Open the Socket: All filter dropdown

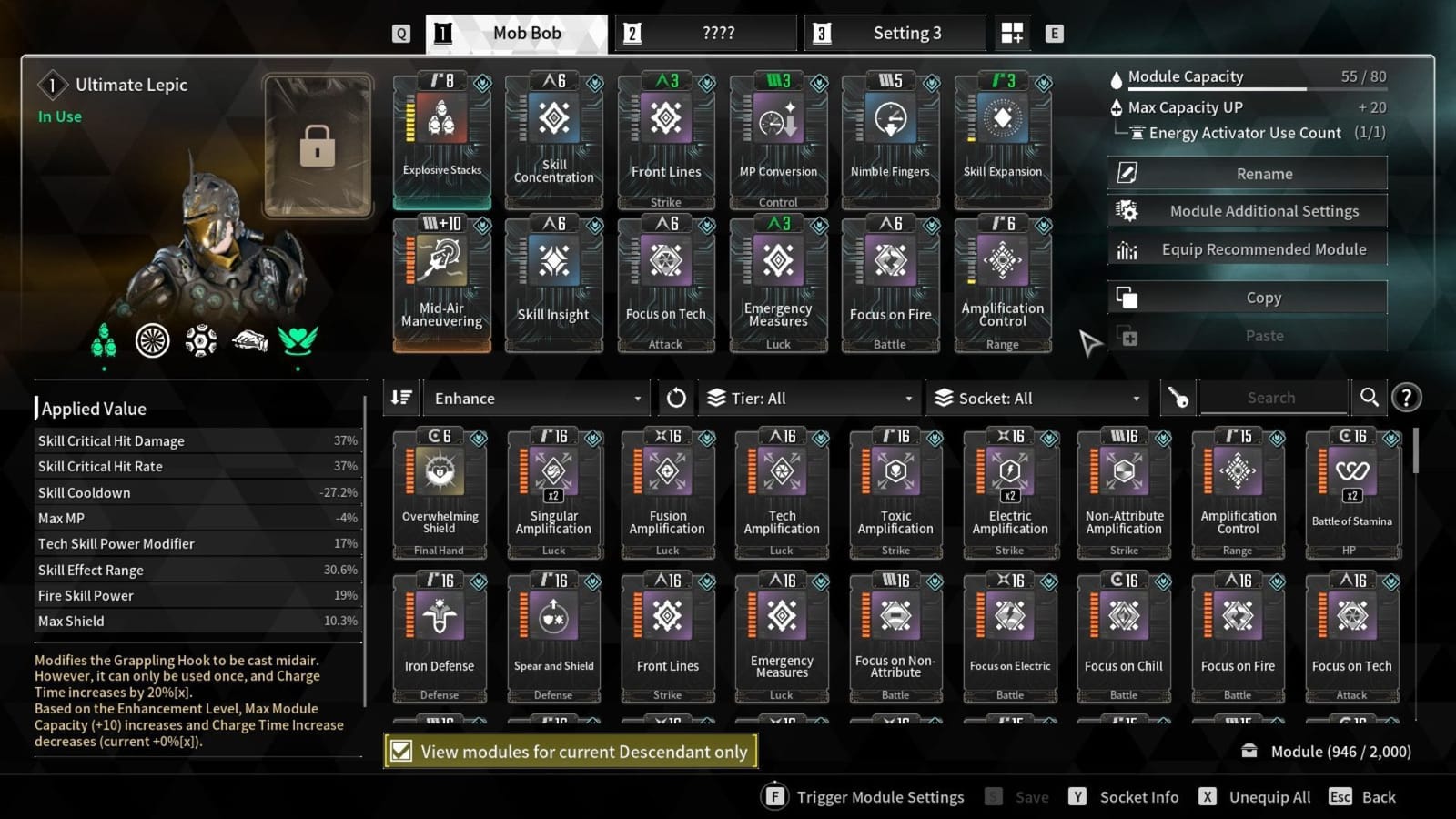coord(1037,398)
